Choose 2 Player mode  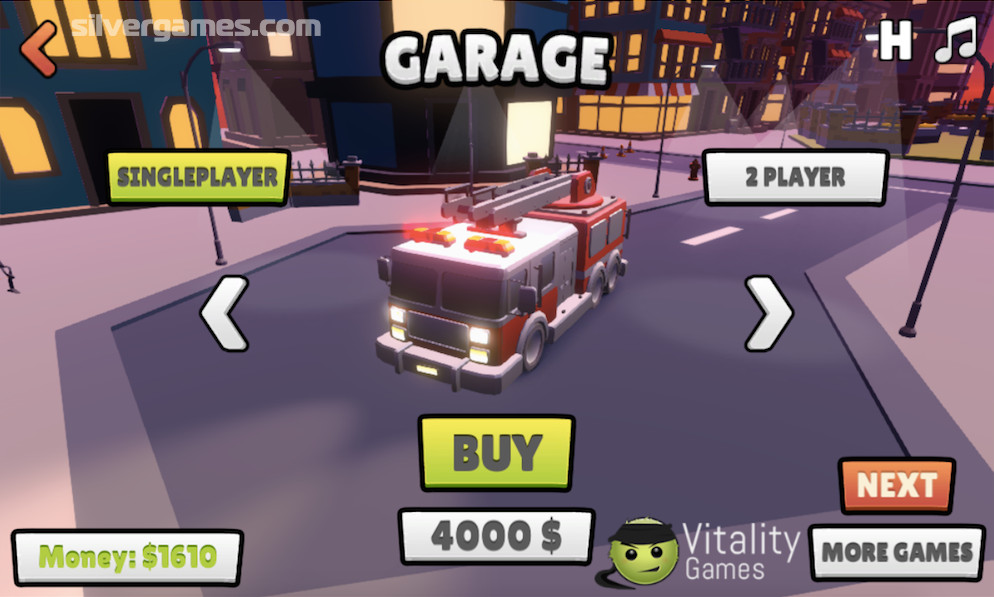point(795,178)
